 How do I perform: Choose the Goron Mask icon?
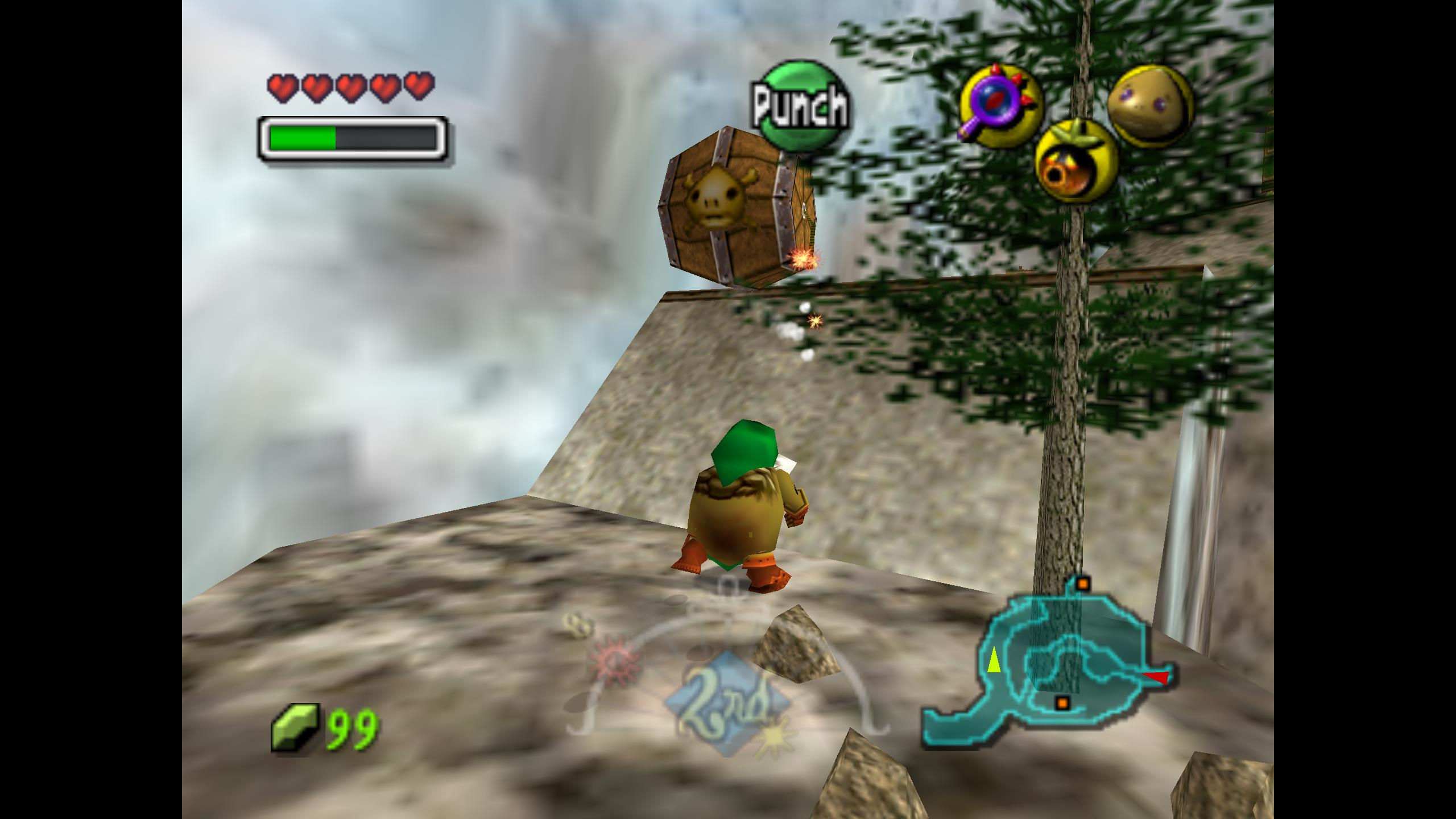point(1150,106)
